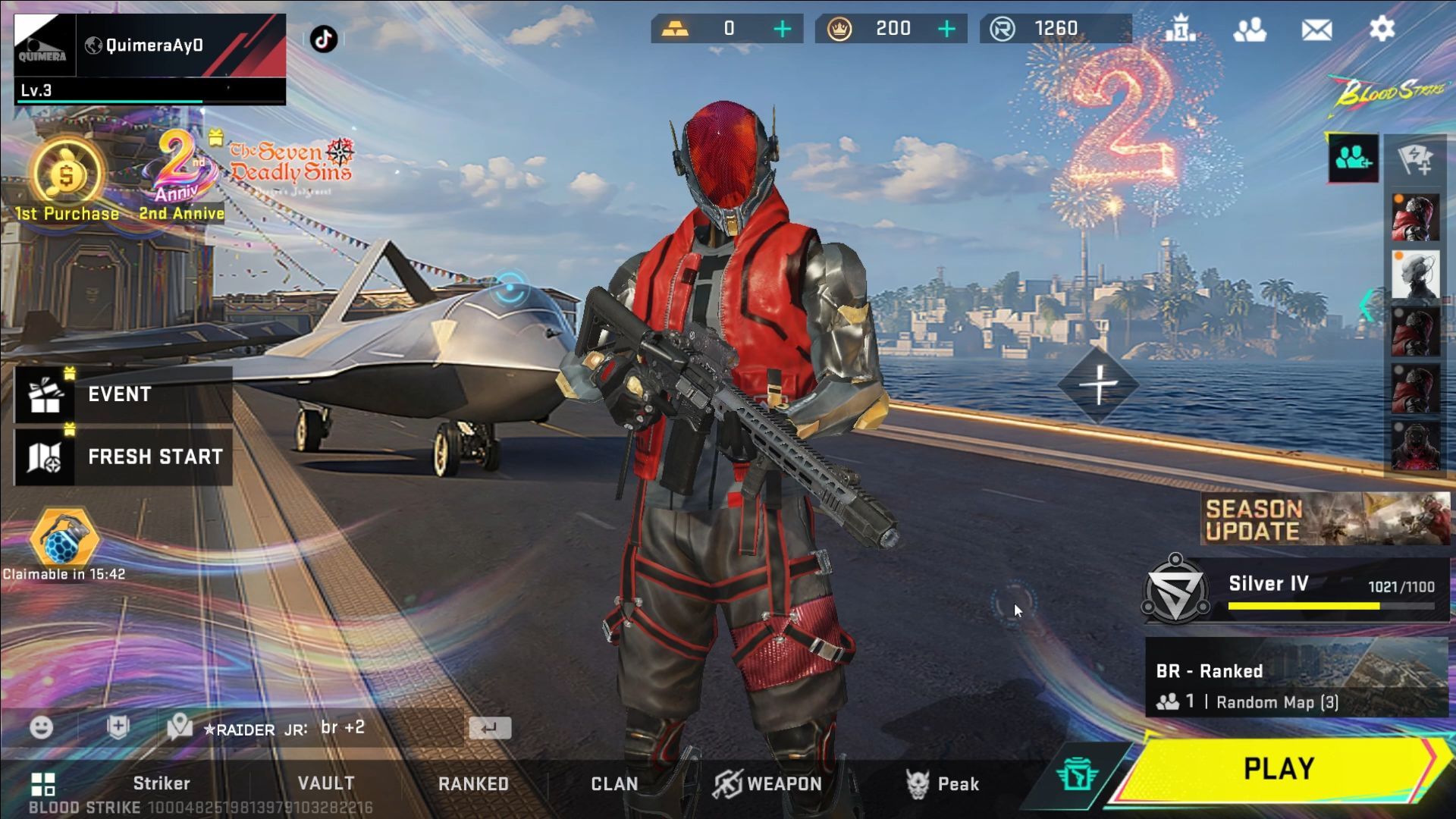Open the friends list icon
The height and width of the screenshot is (819, 1456).
tap(1249, 30)
